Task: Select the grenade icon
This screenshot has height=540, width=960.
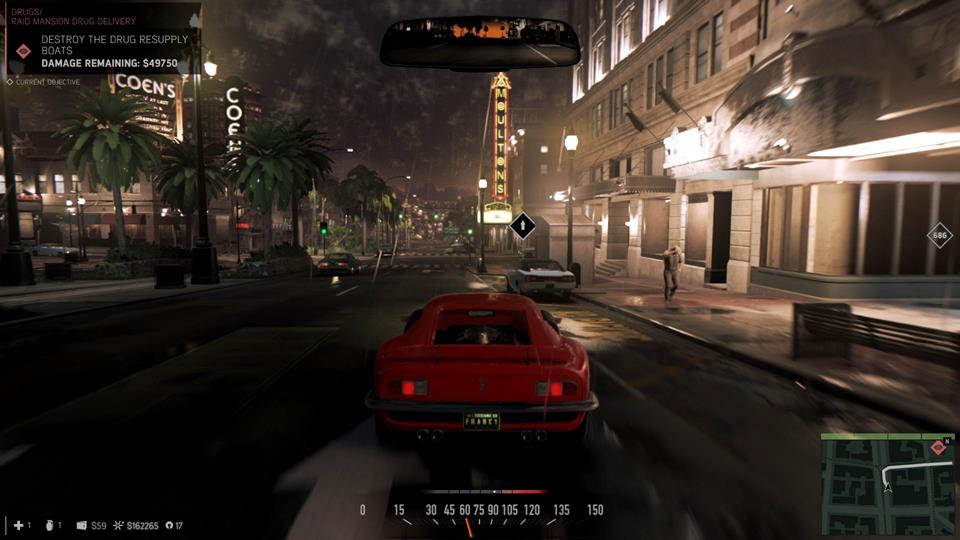Action: tap(48, 525)
